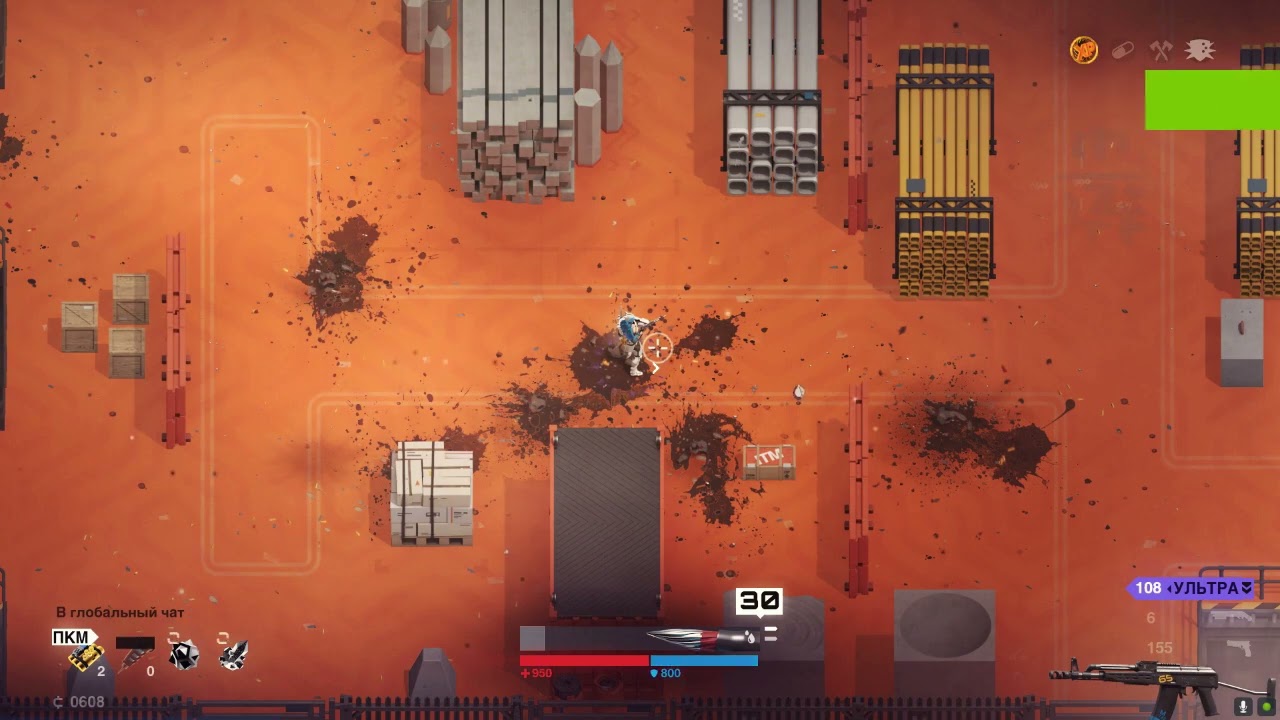Viewport: 1280px width, 720px height.
Task: Open the global chat prompt
Action: [x=120, y=612]
